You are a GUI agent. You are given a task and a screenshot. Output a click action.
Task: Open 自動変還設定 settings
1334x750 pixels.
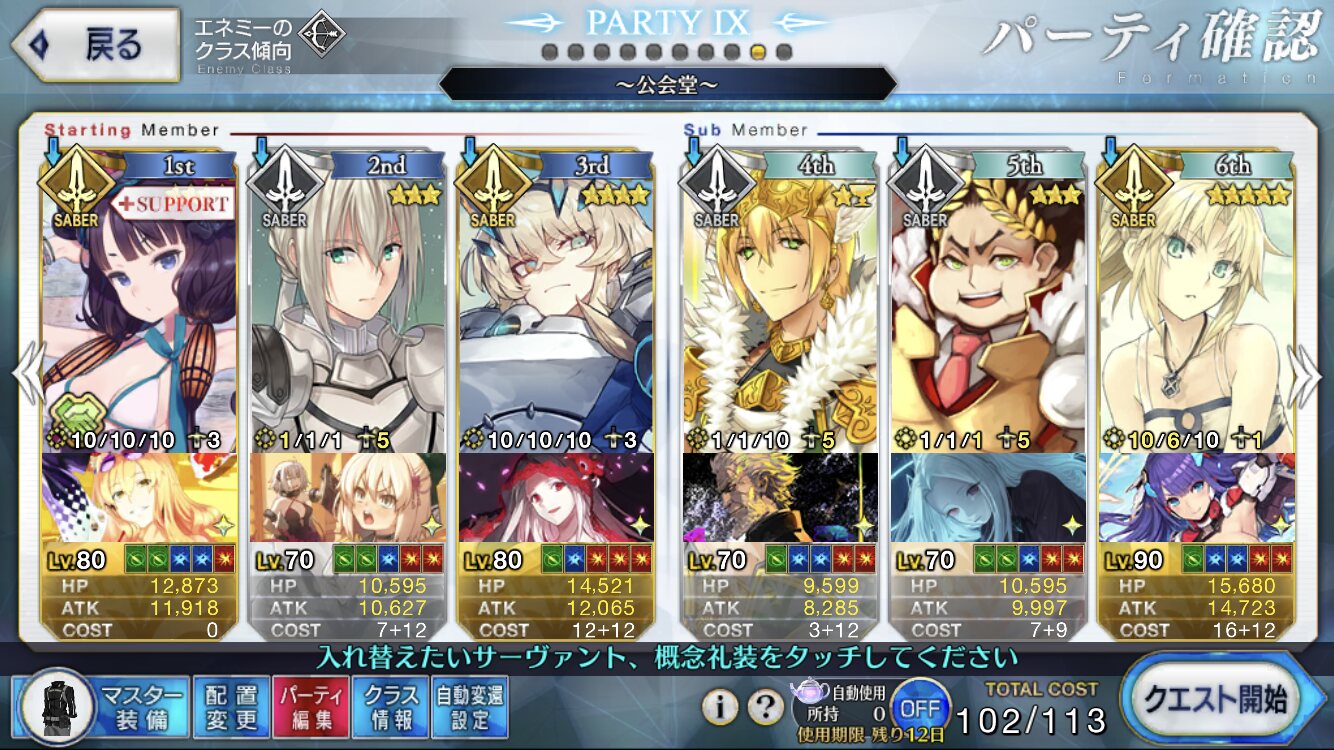(x=469, y=707)
